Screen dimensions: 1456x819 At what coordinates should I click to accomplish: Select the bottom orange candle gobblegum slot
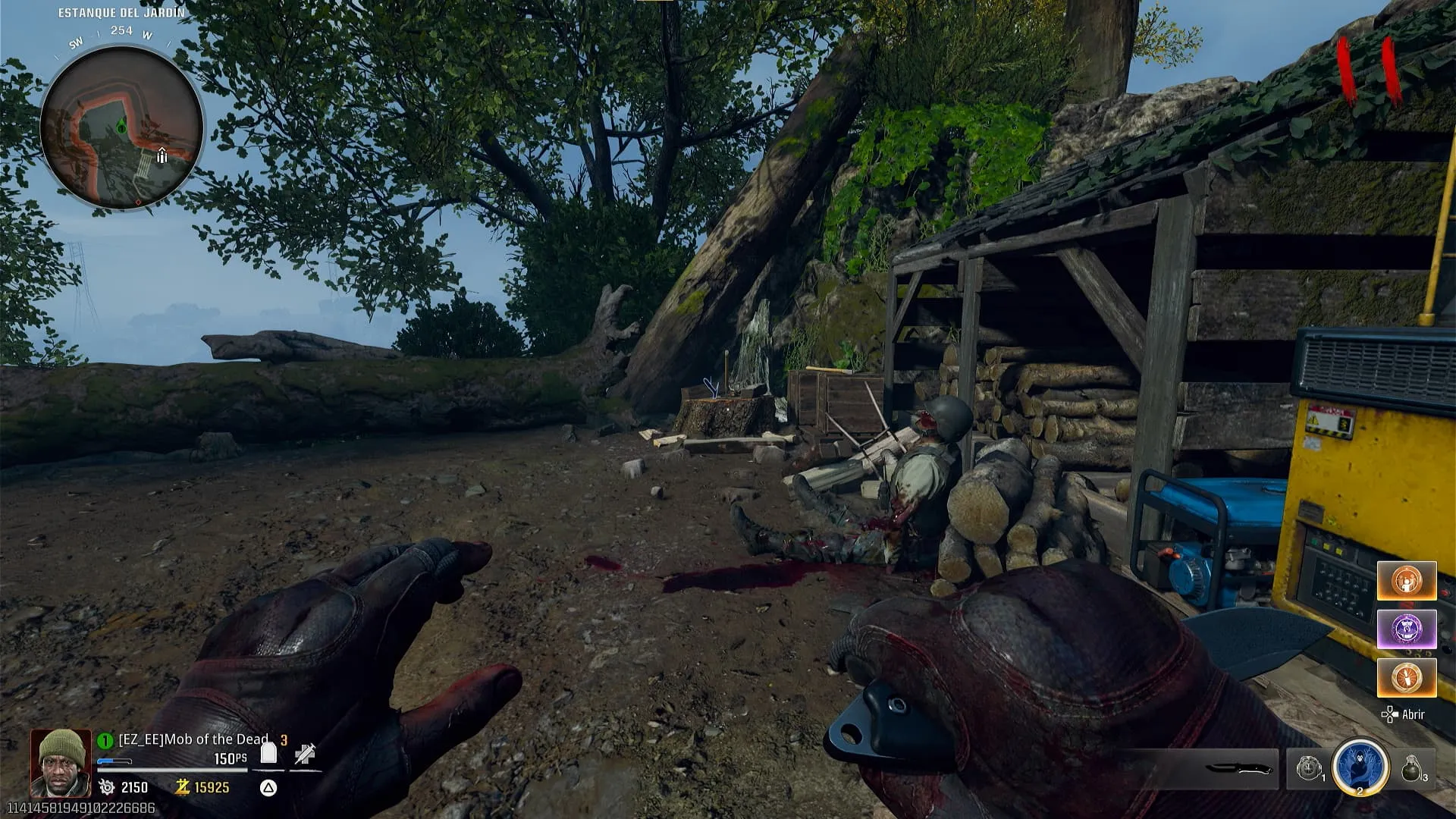click(1407, 677)
